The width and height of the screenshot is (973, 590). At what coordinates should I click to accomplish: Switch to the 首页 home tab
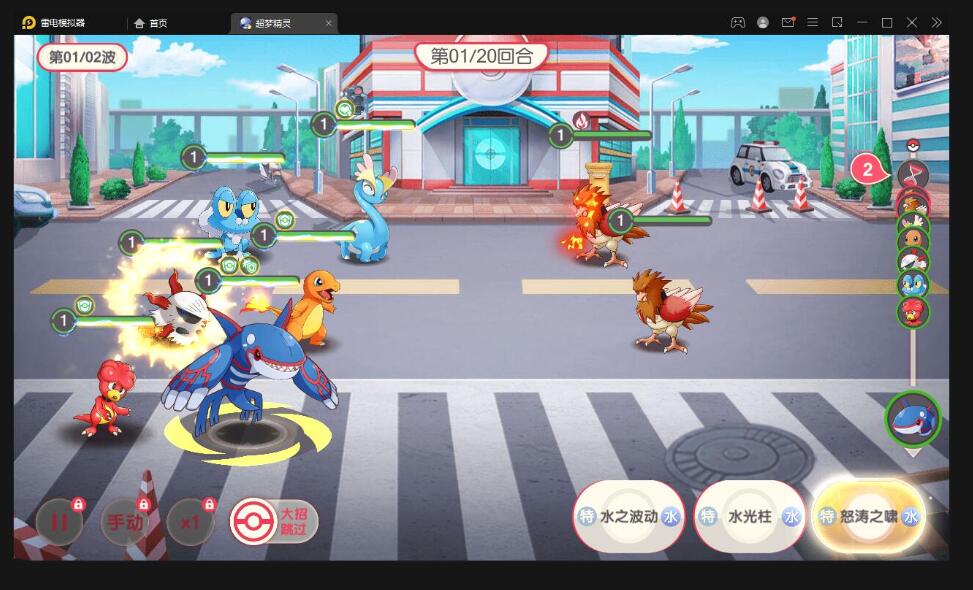[x=151, y=23]
